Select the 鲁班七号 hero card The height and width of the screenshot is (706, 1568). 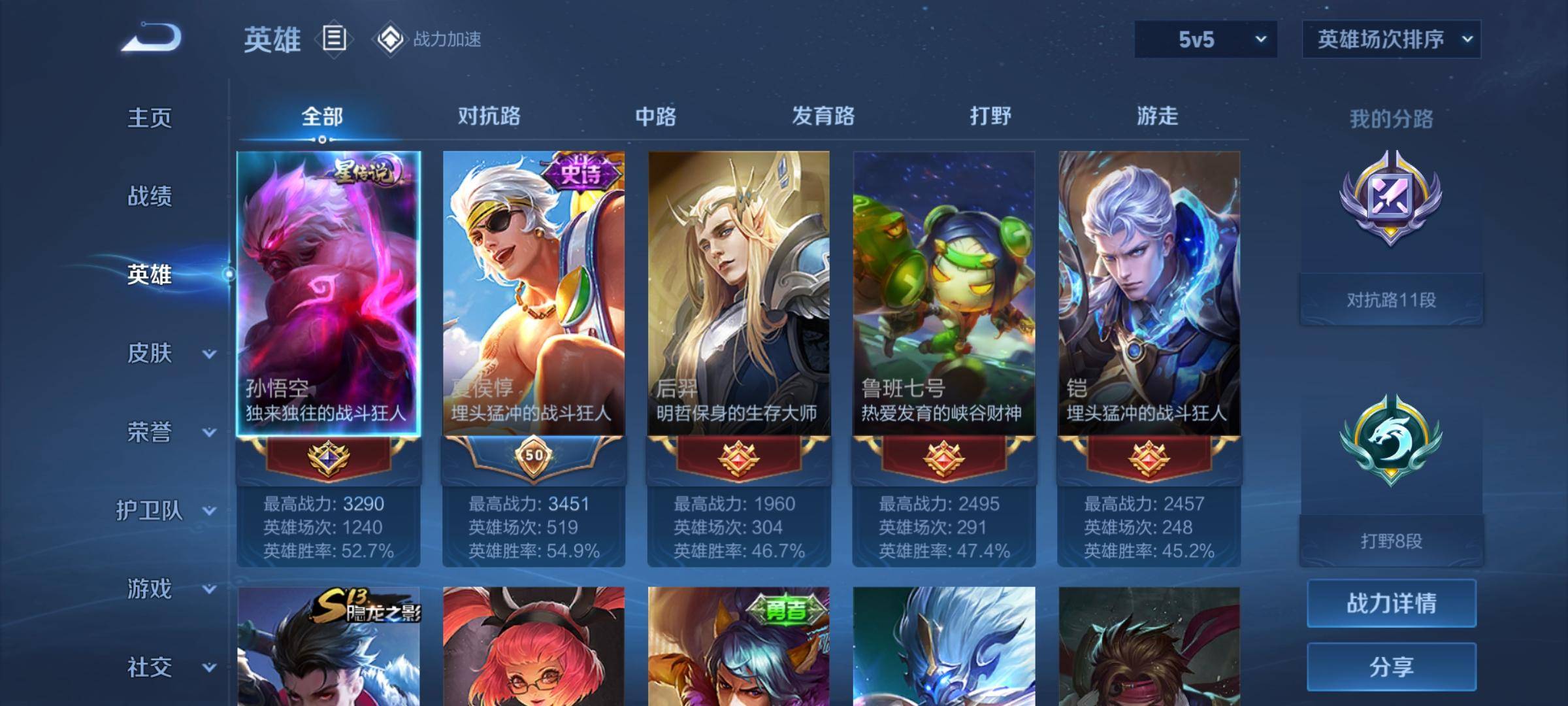pyautogui.click(x=943, y=294)
